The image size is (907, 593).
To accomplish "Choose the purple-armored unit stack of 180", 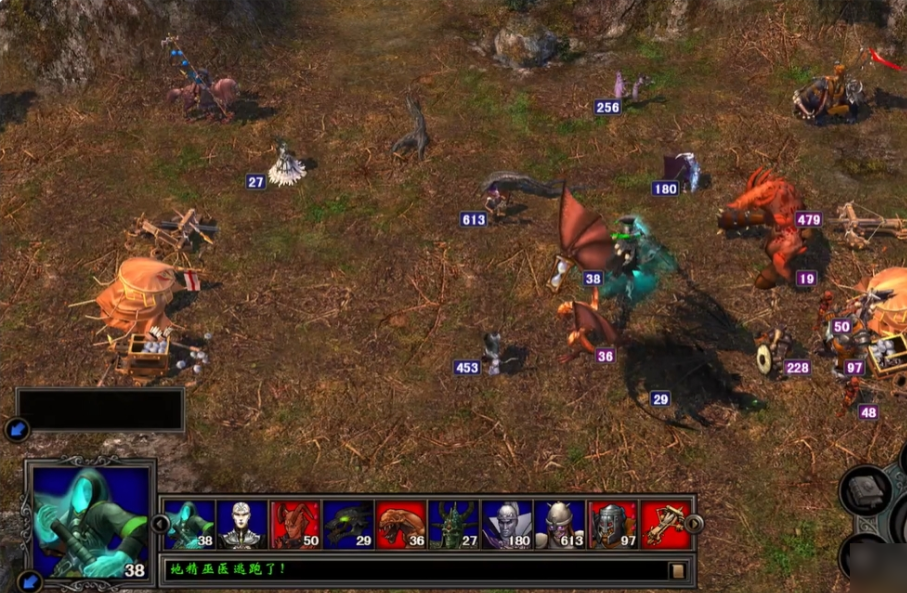I will pyautogui.click(x=507, y=525).
